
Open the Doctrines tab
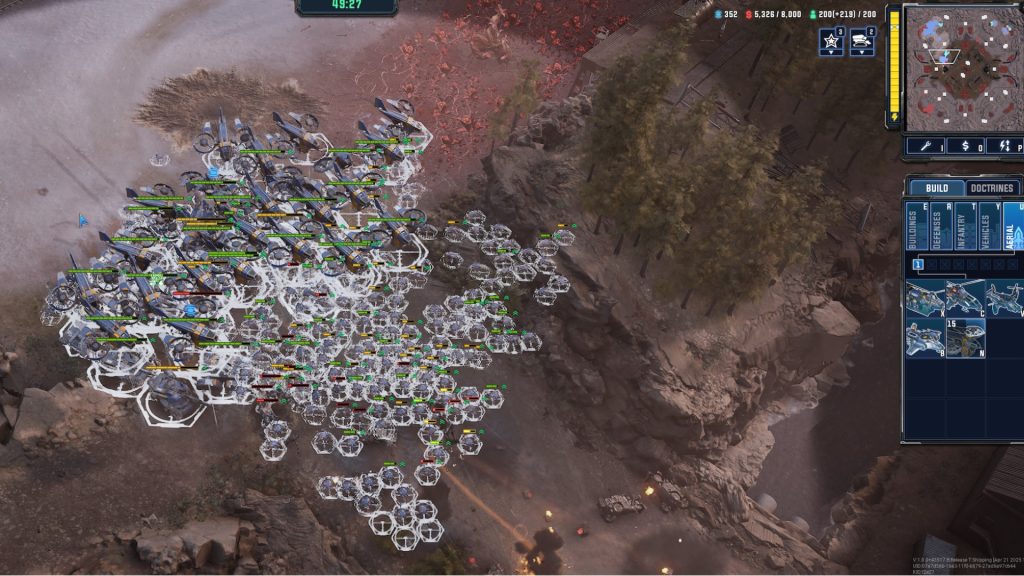coord(993,188)
